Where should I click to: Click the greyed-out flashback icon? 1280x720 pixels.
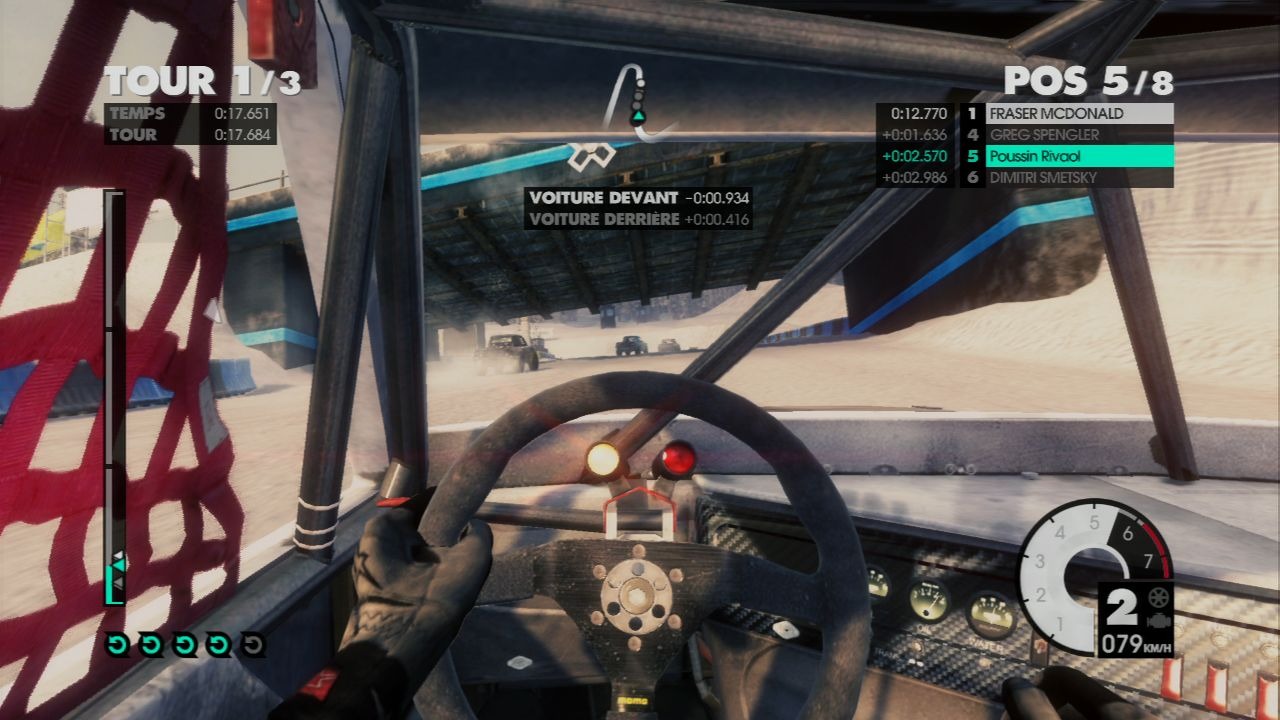(x=254, y=645)
